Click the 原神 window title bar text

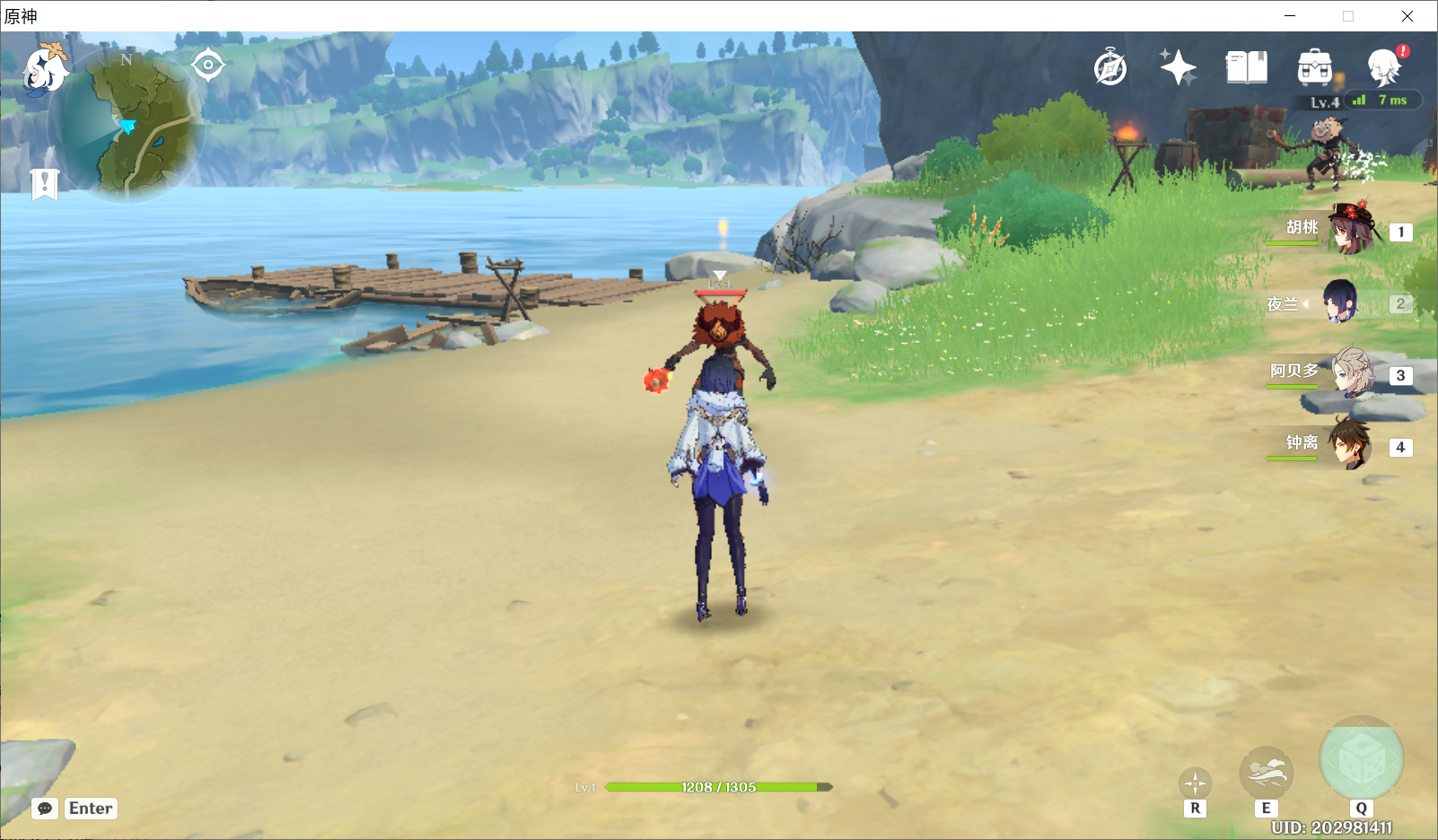pyautogui.click(x=19, y=15)
